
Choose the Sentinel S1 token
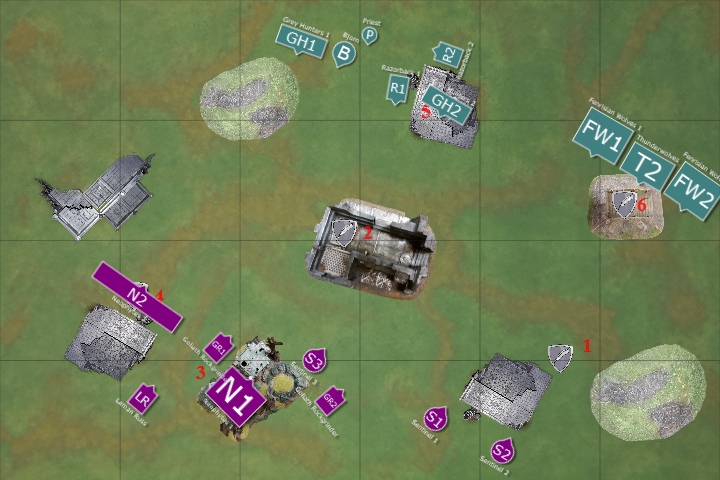(435, 418)
